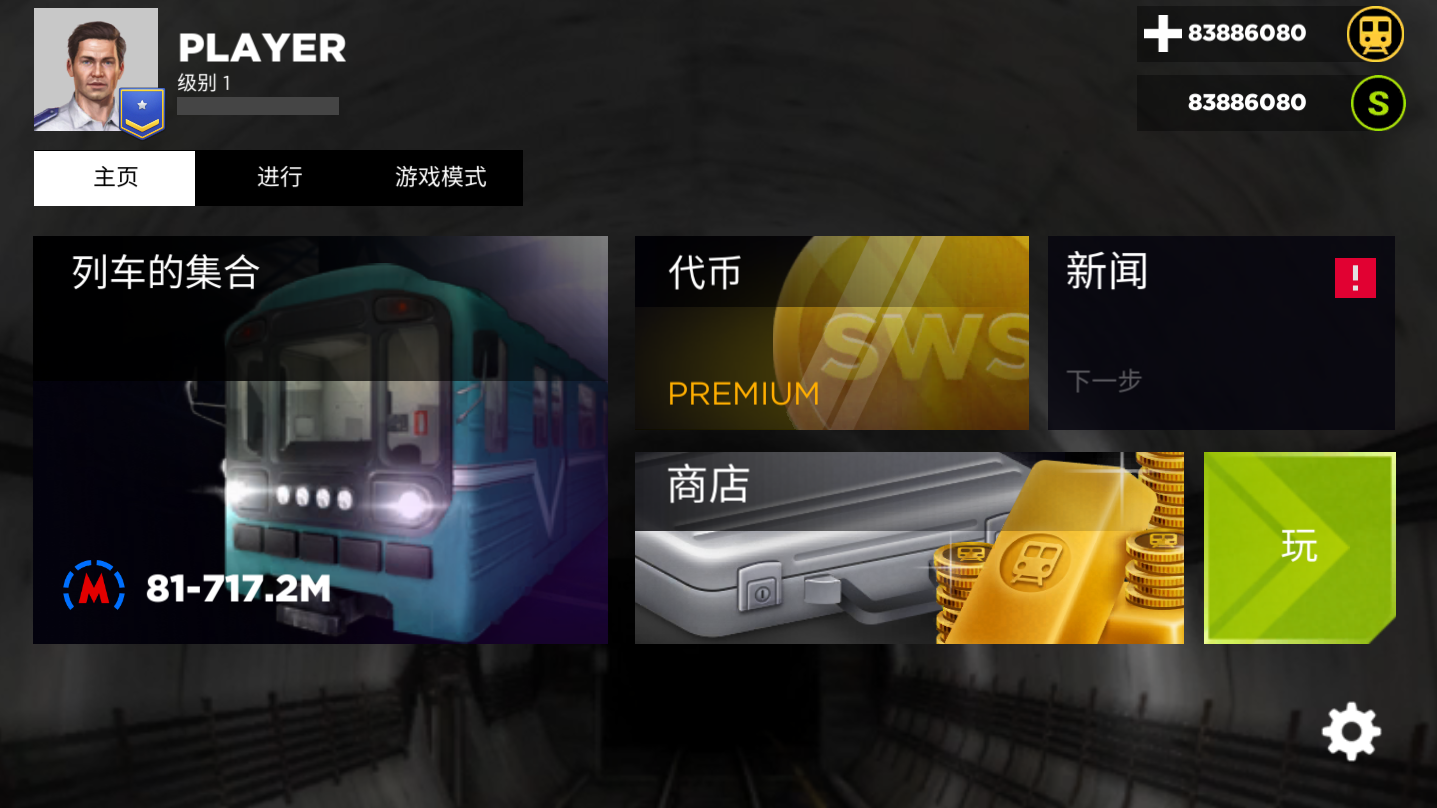Click the news alert exclamation badge

pyautogui.click(x=1356, y=278)
